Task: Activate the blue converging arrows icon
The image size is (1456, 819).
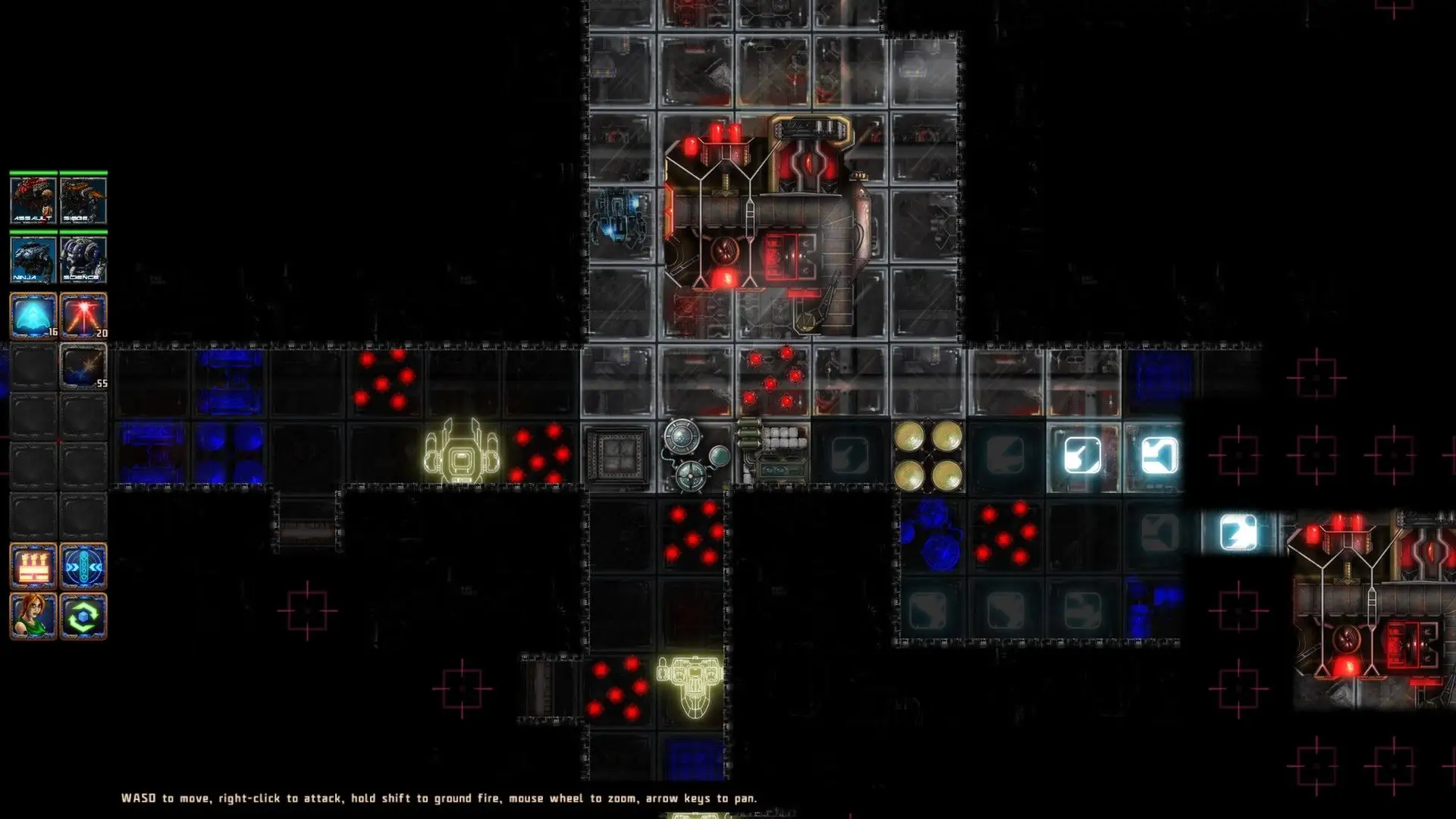Action: 83,566
